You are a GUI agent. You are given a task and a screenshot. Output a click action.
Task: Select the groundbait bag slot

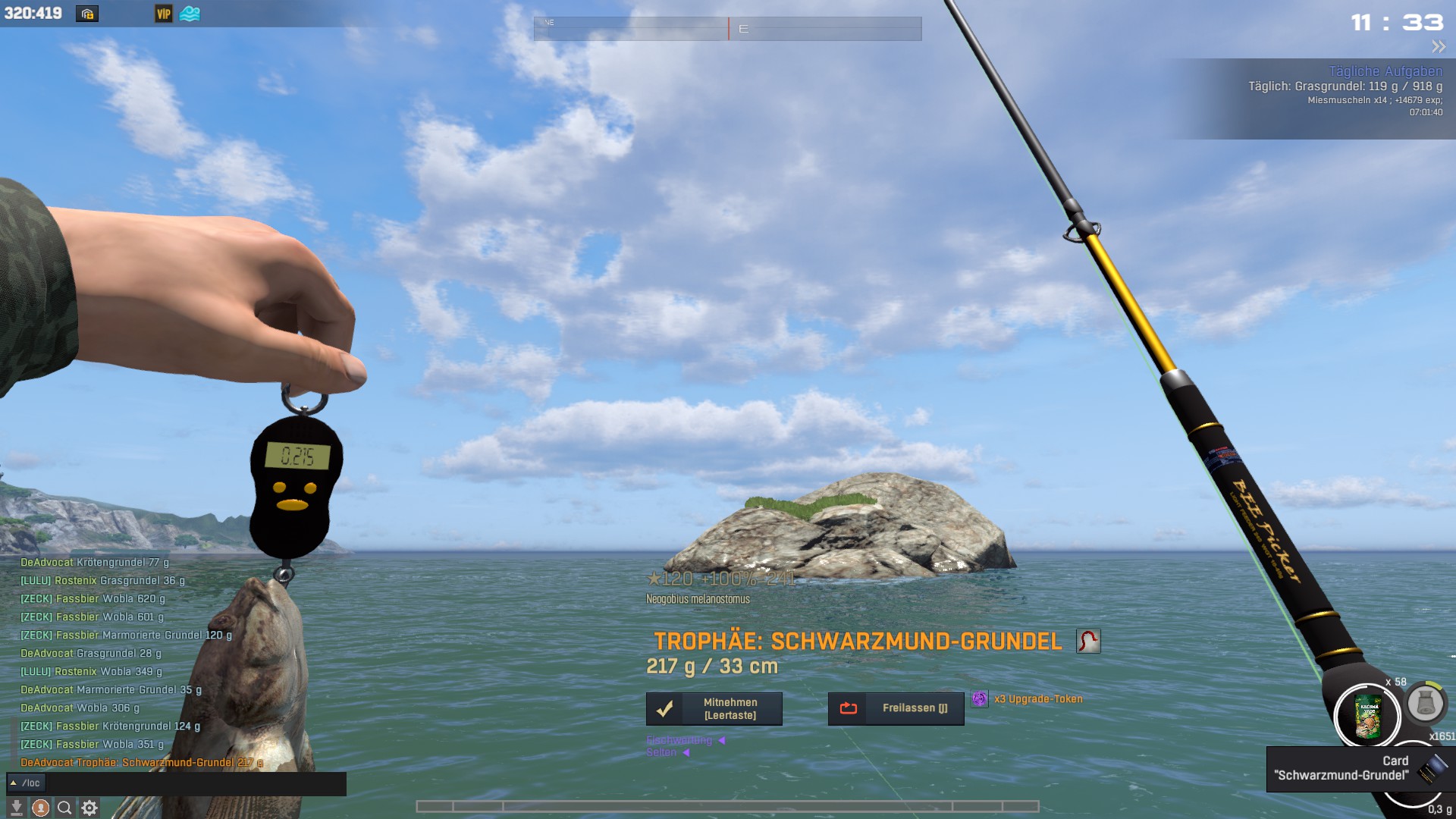[x=1367, y=716]
